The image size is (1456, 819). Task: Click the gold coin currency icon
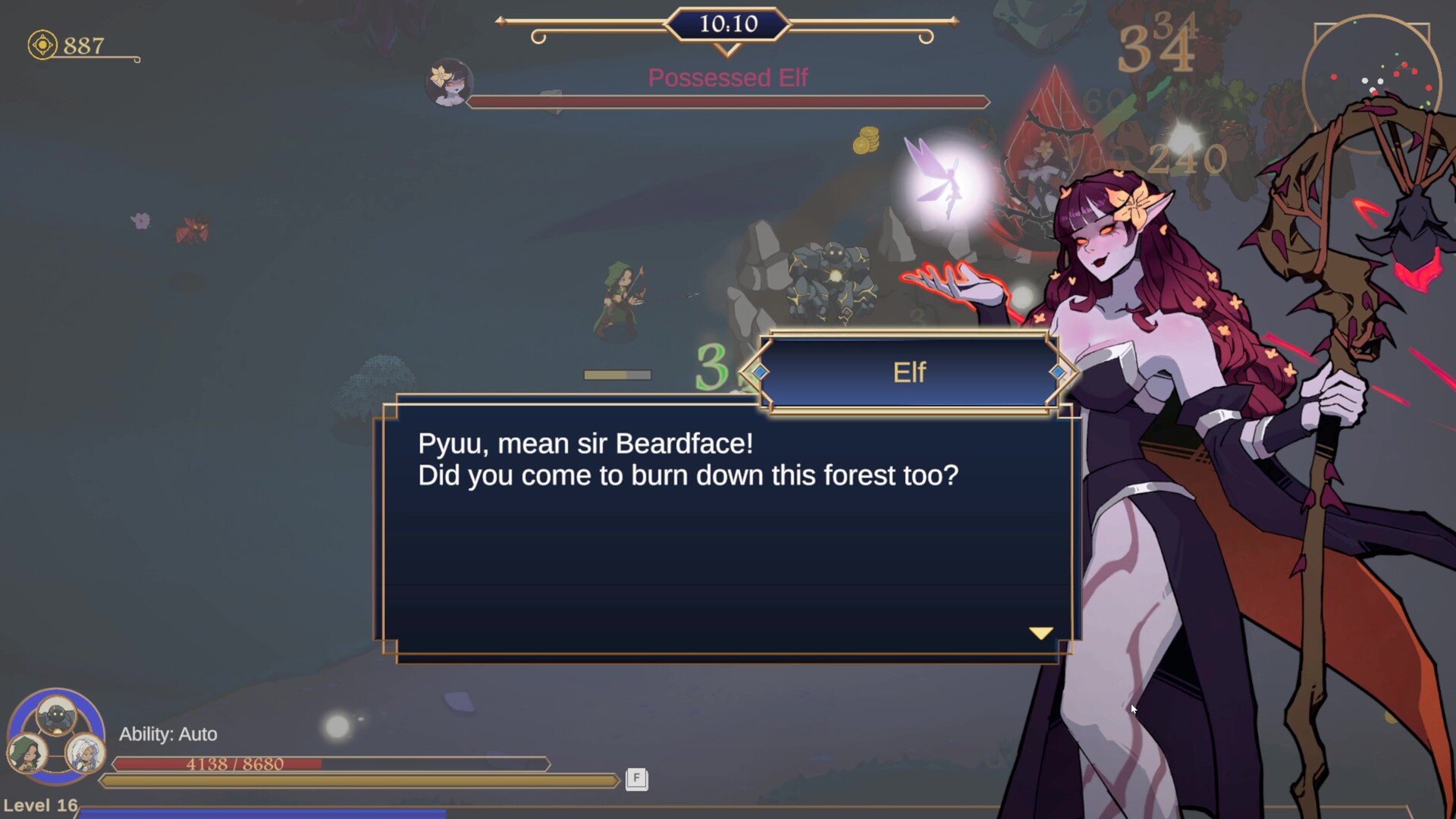42,45
